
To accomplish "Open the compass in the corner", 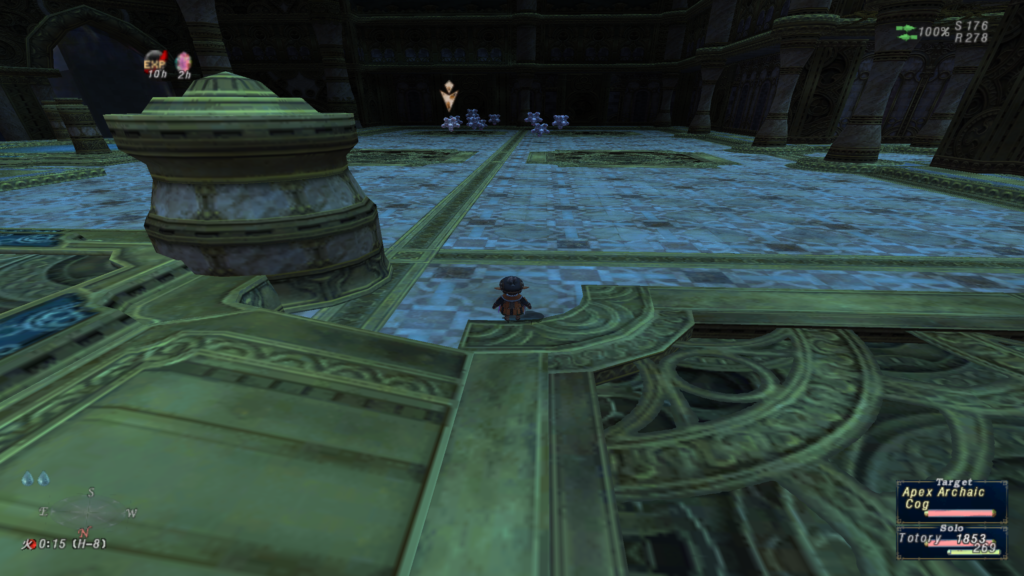I will click(x=86, y=512).
